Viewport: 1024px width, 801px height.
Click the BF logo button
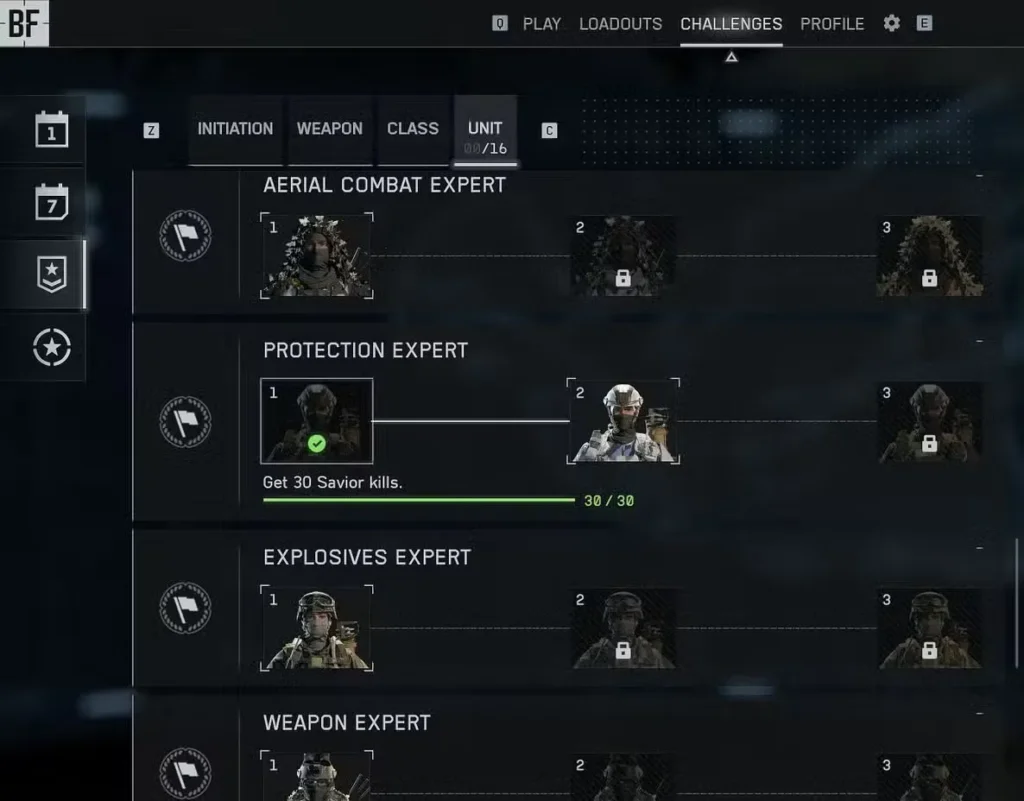[x=24, y=23]
